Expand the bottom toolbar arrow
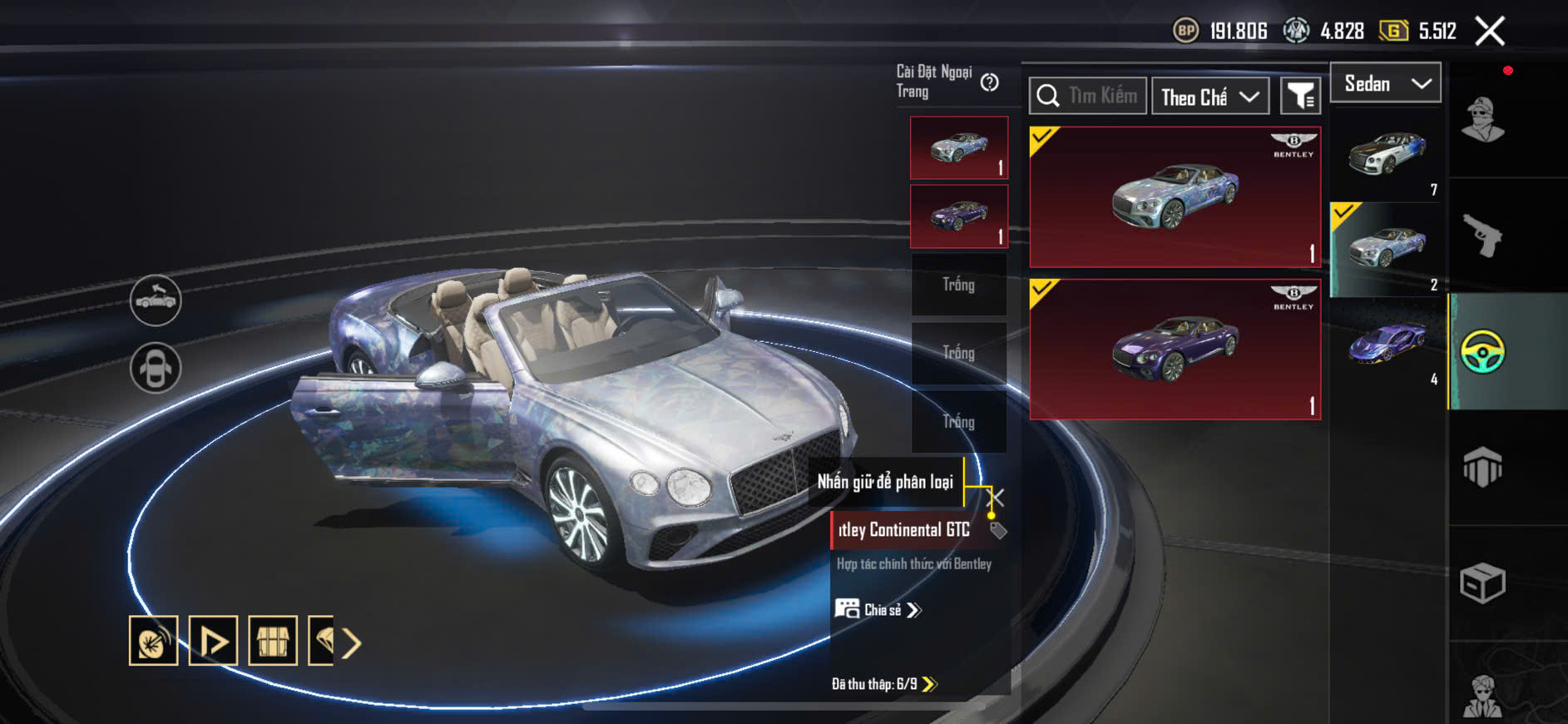This screenshot has width=1568, height=724. coord(352,642)
